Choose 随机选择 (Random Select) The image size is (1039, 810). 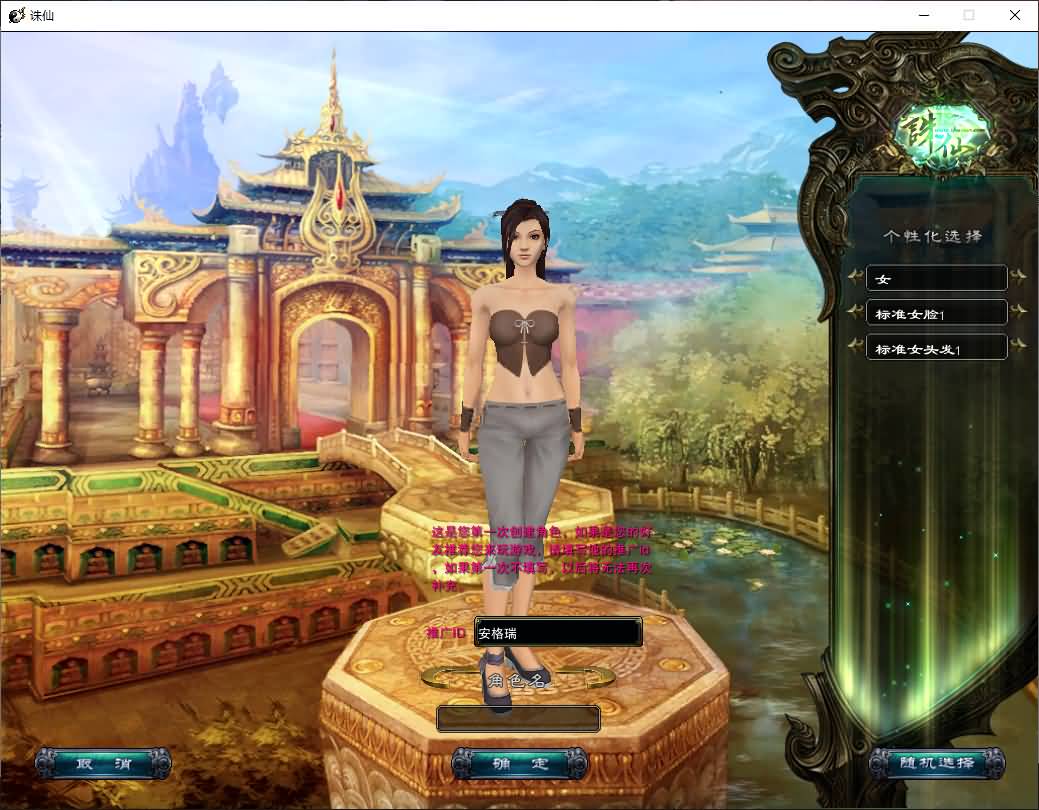(x=936, y=764)
